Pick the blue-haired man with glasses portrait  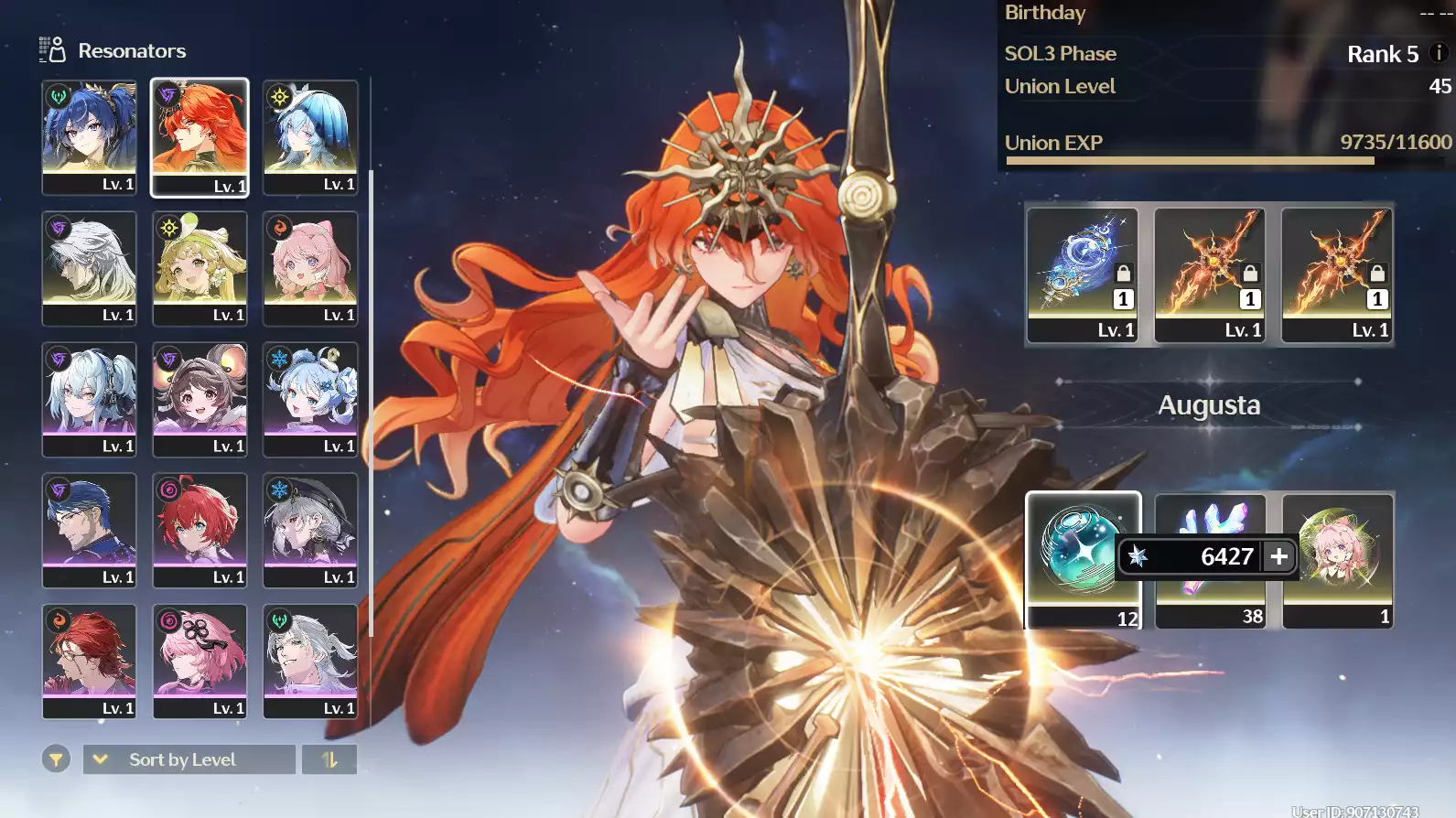click(x=89, y=530)
